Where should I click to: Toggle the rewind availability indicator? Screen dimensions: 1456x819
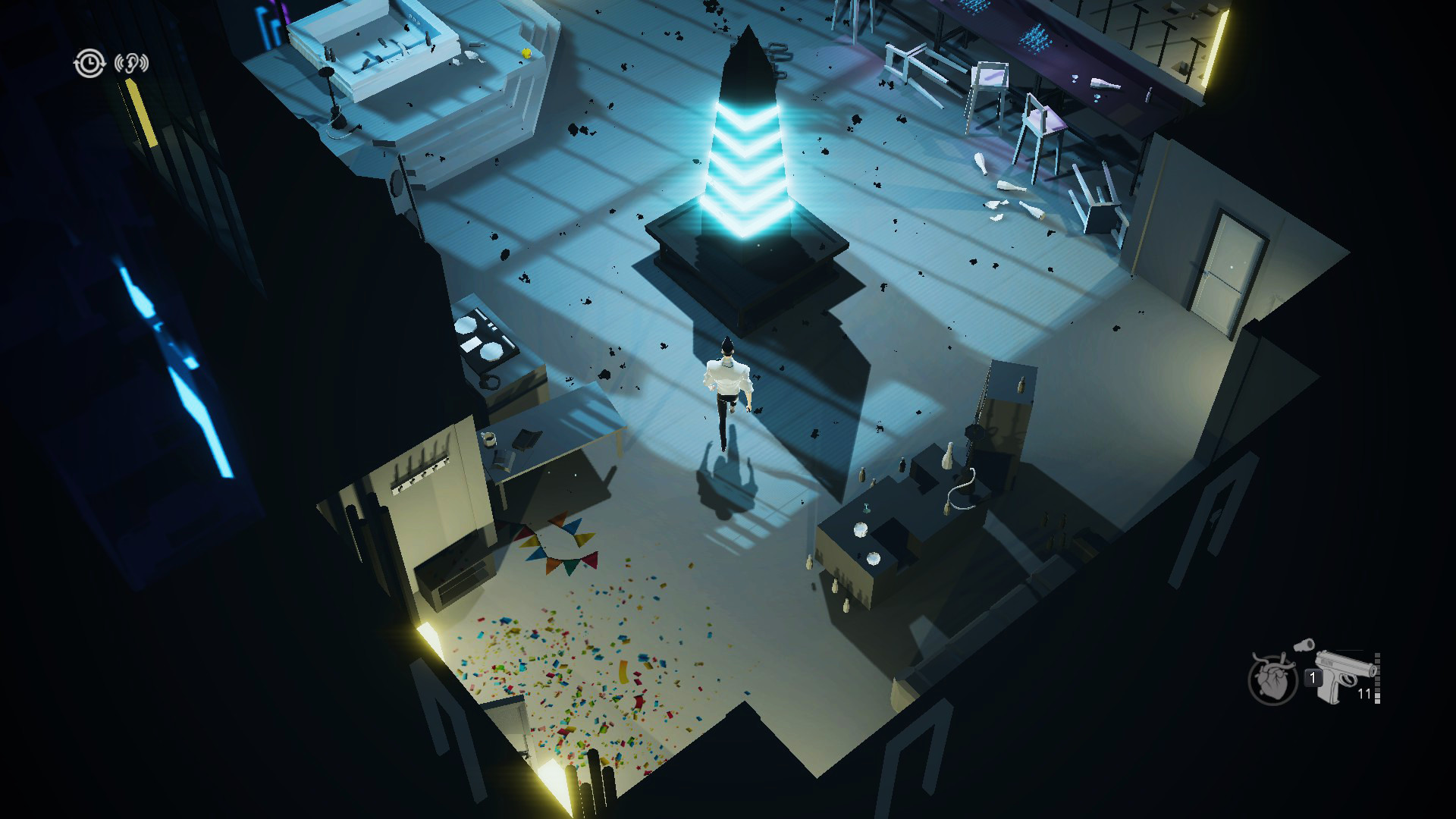point(89,63)
